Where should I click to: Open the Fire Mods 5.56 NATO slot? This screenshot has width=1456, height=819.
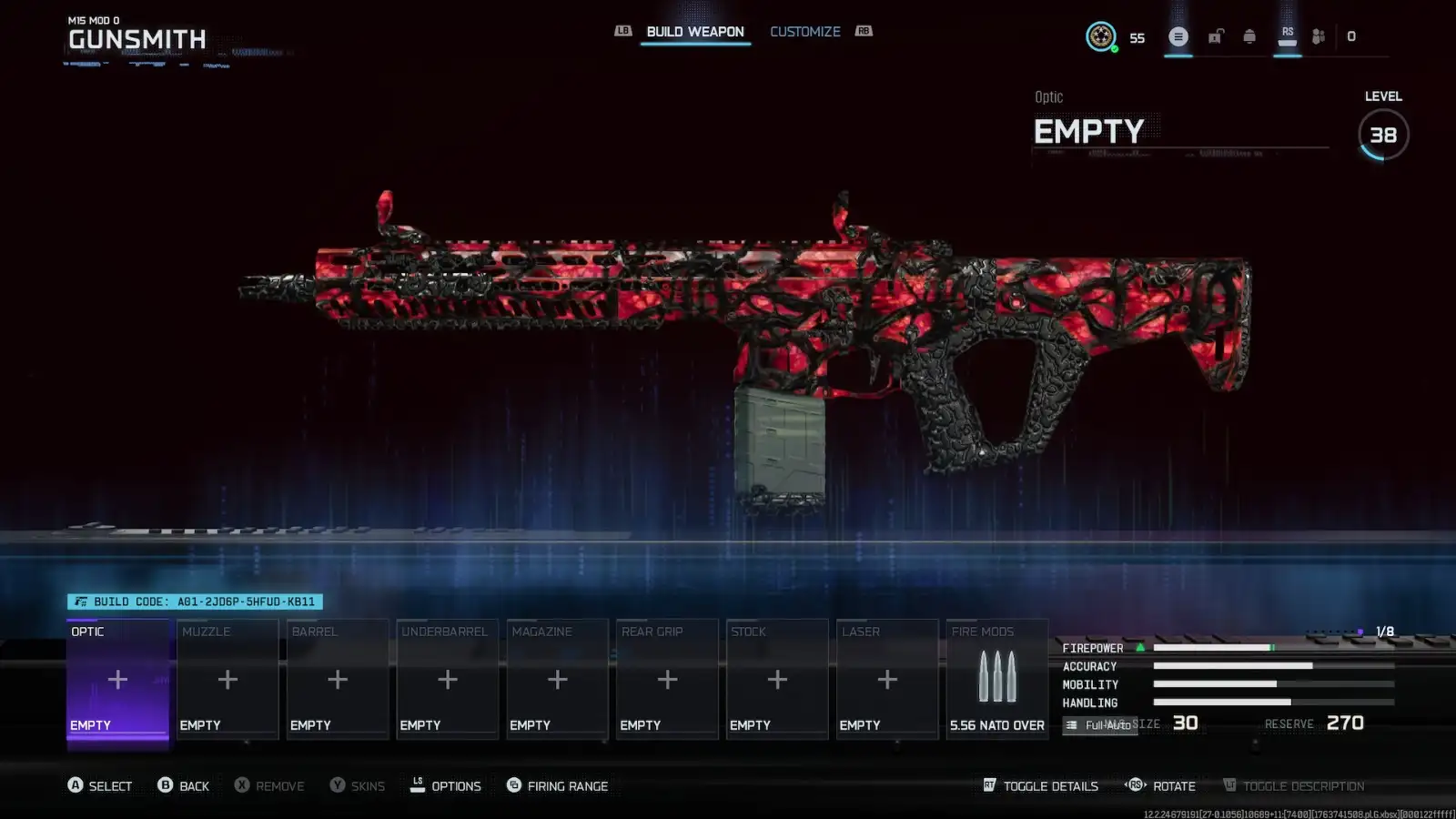pyautogui.click(x=996, y=680)
